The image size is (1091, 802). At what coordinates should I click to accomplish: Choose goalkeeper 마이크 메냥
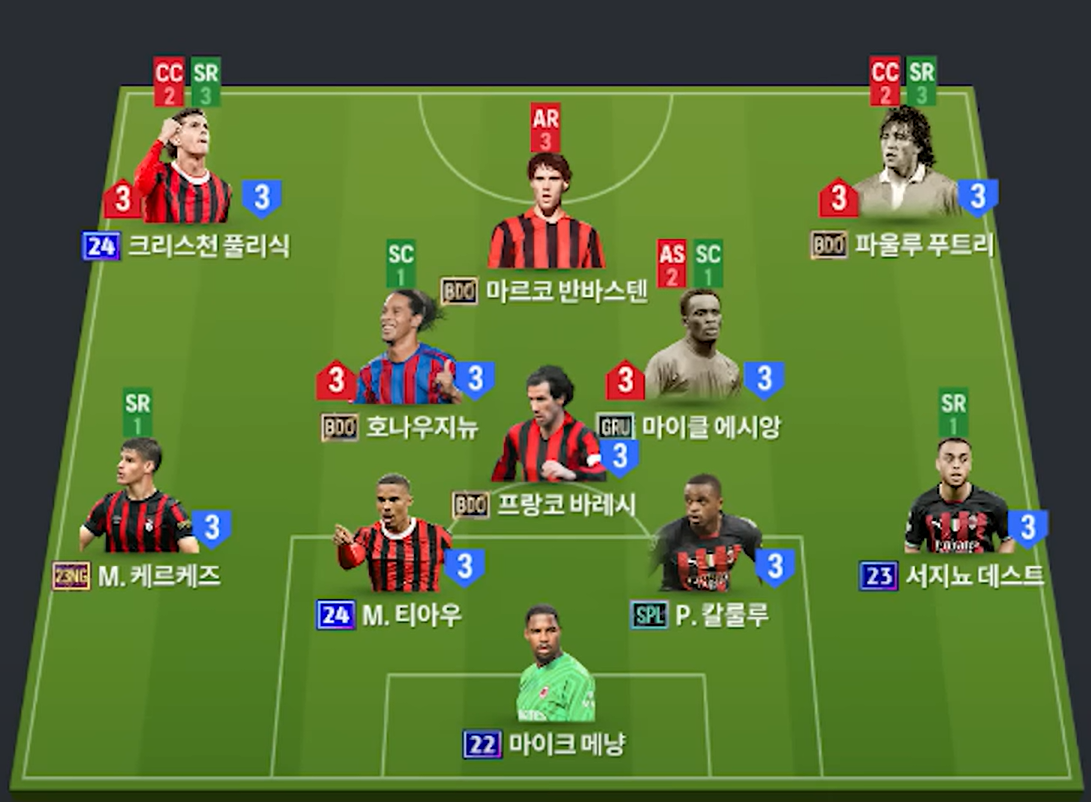[555, 672]
